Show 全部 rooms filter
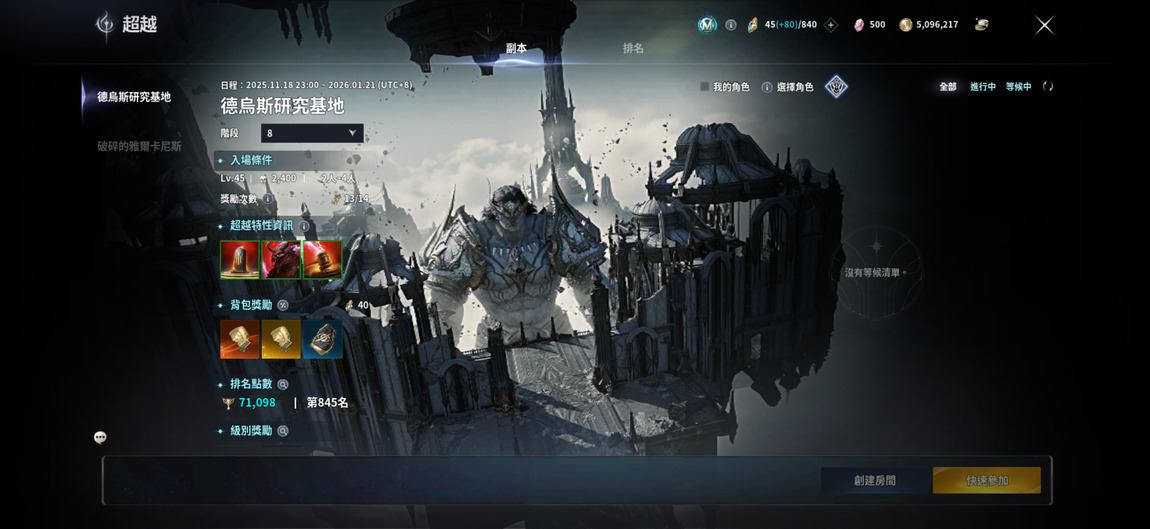Viewport: 1150px width, 529px height. coord(947,87)
